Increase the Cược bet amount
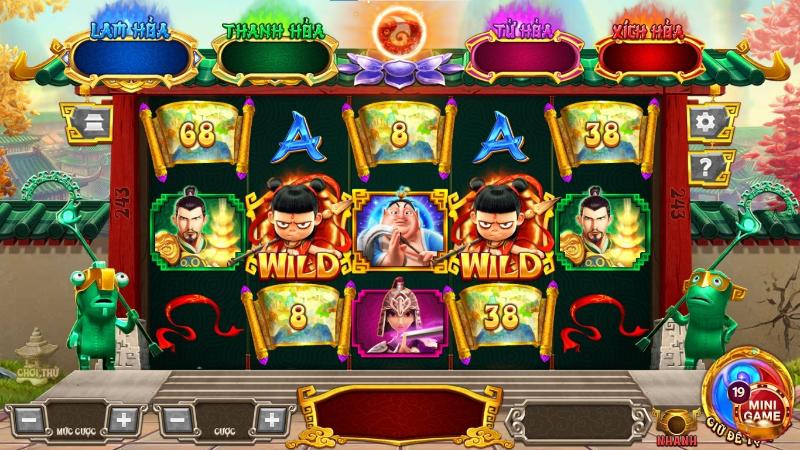The width and height of the screenshot is (800, 450). click(268, 419)
